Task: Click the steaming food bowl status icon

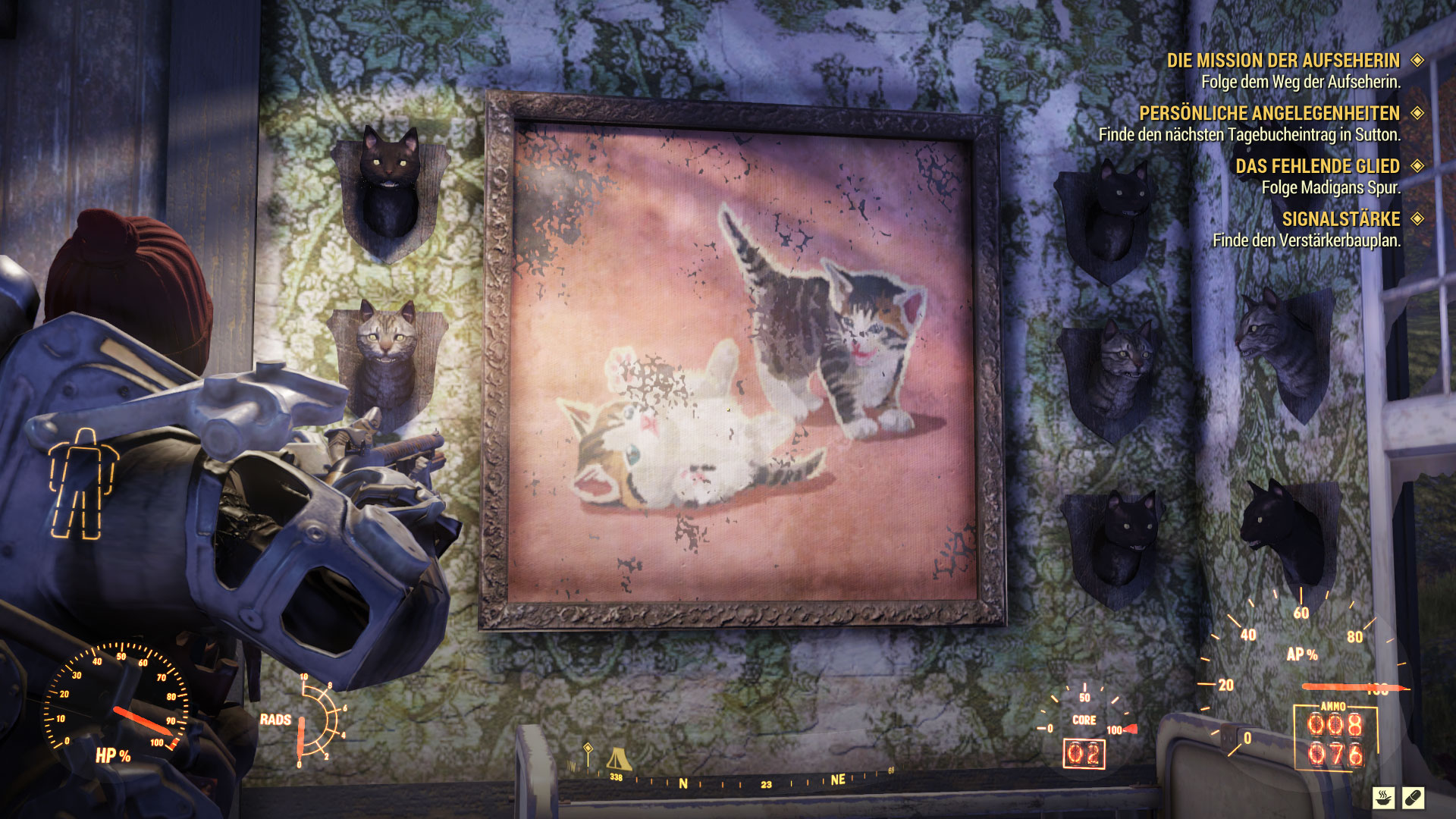Action: tap(1384, 798)
